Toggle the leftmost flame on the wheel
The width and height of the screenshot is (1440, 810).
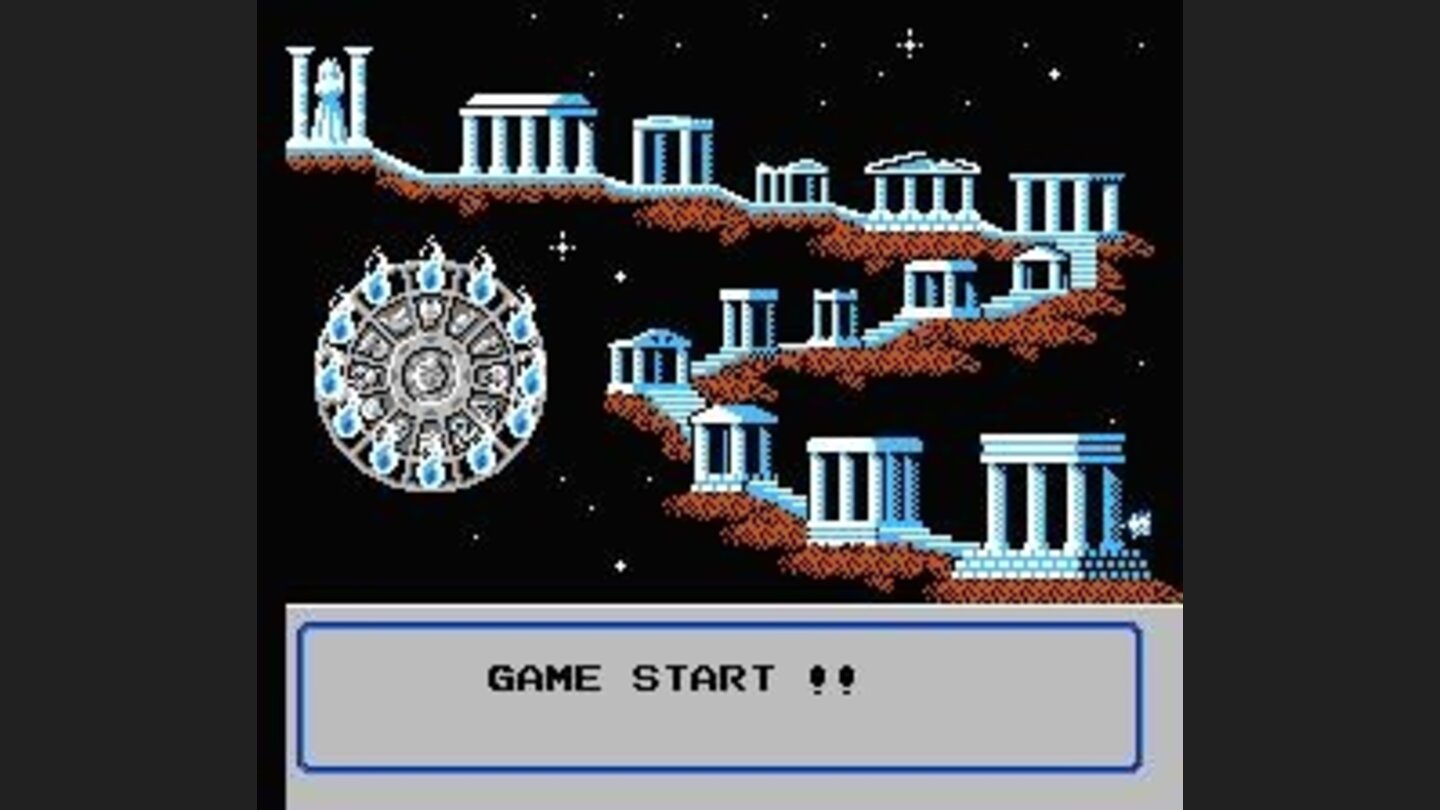point(330,380)
